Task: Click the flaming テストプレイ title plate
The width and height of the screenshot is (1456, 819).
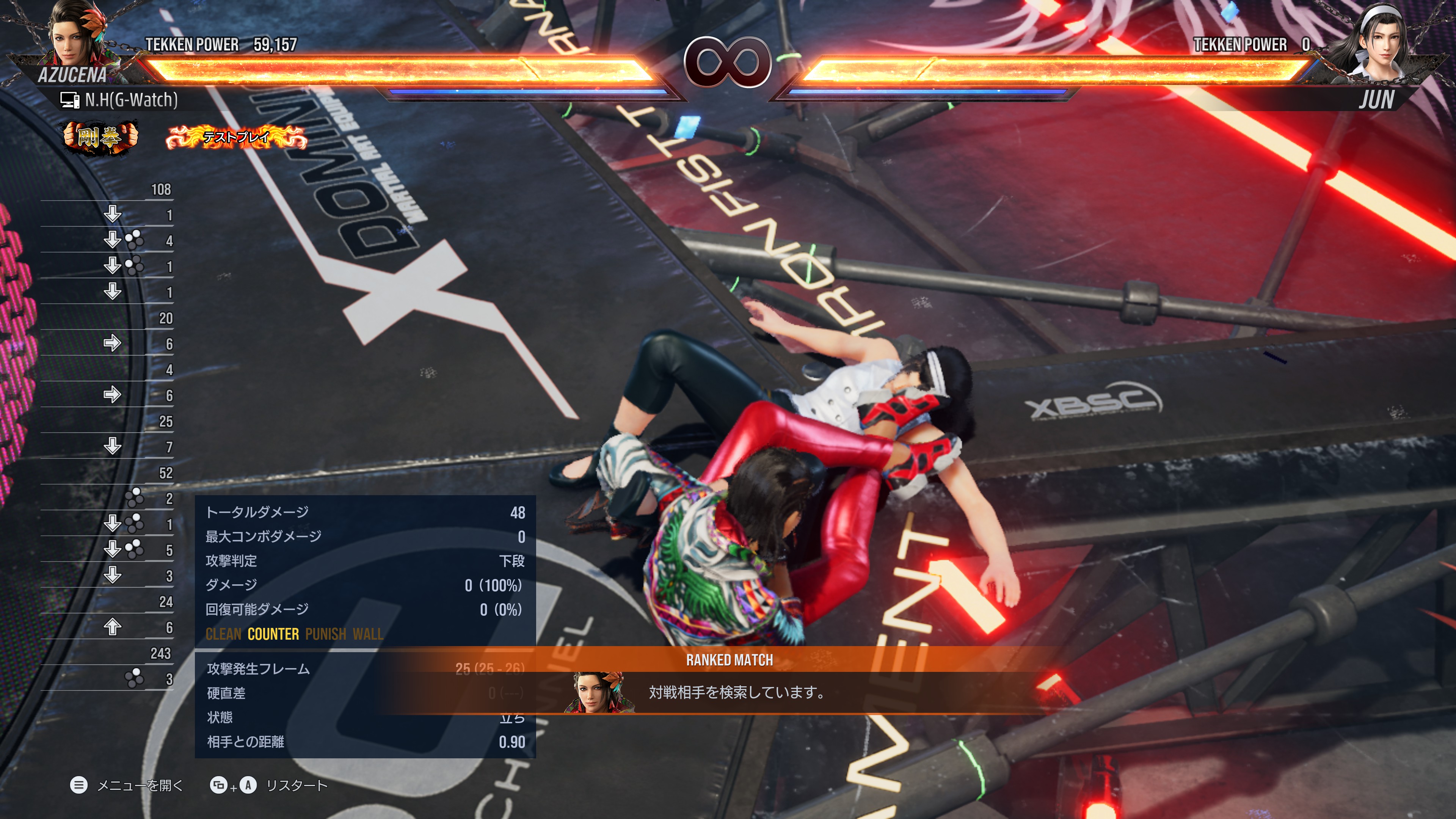Action: click(x=236, y=137)
